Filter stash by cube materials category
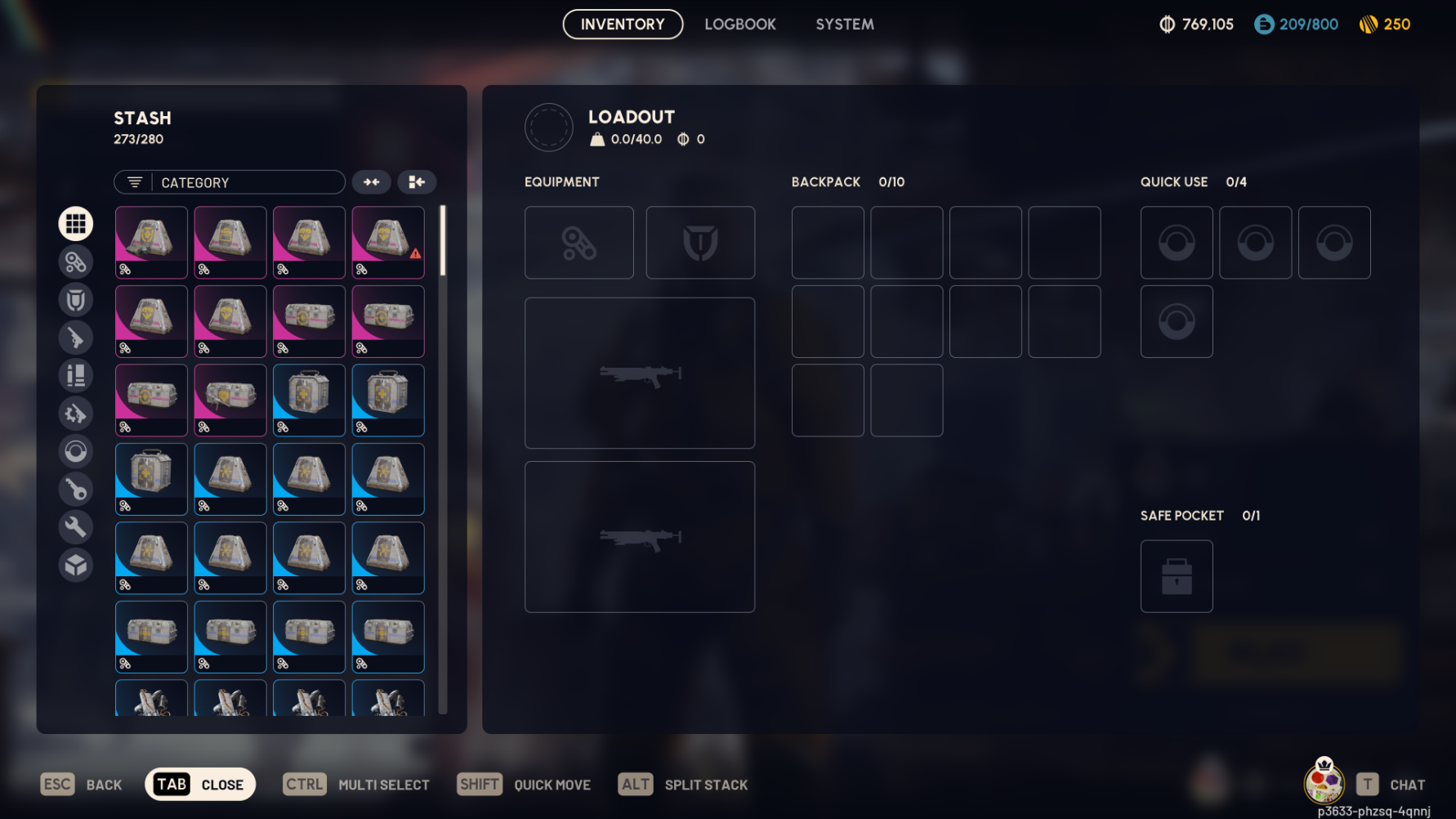Image resolution: width=1456 pixels, height=819 pixels. click(x=76, y=565)
